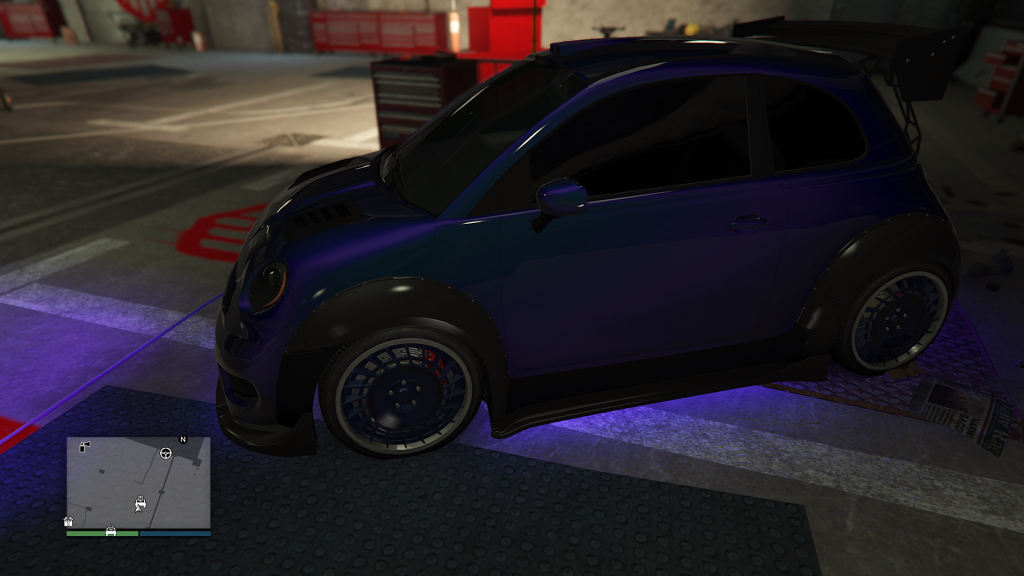Click the car blip at minimap bottom edge
Image resolution: width=1024 pixels, height=576 pixels.
point(110,530)
